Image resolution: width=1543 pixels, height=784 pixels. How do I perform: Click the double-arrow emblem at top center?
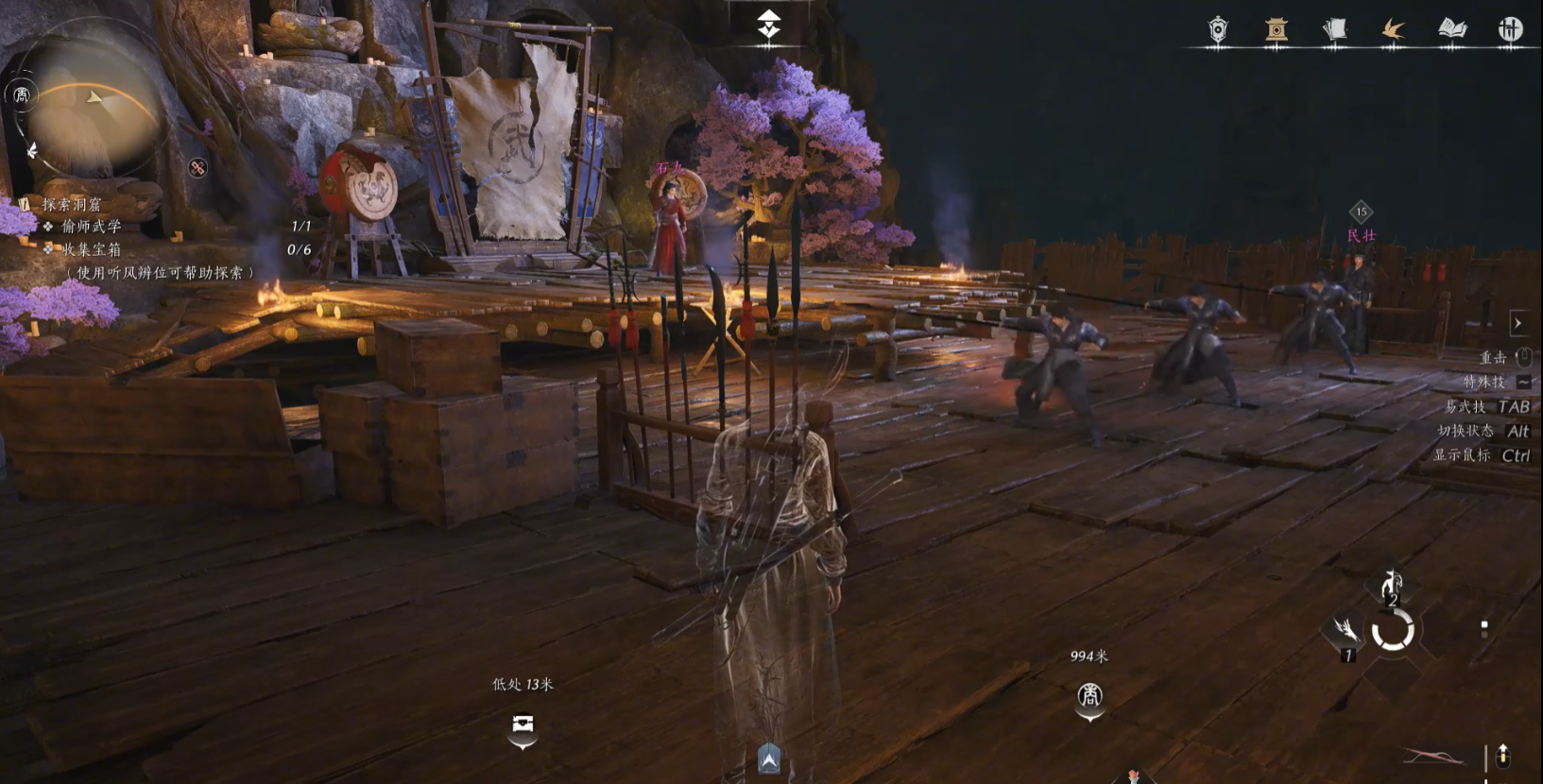point(769,24)
